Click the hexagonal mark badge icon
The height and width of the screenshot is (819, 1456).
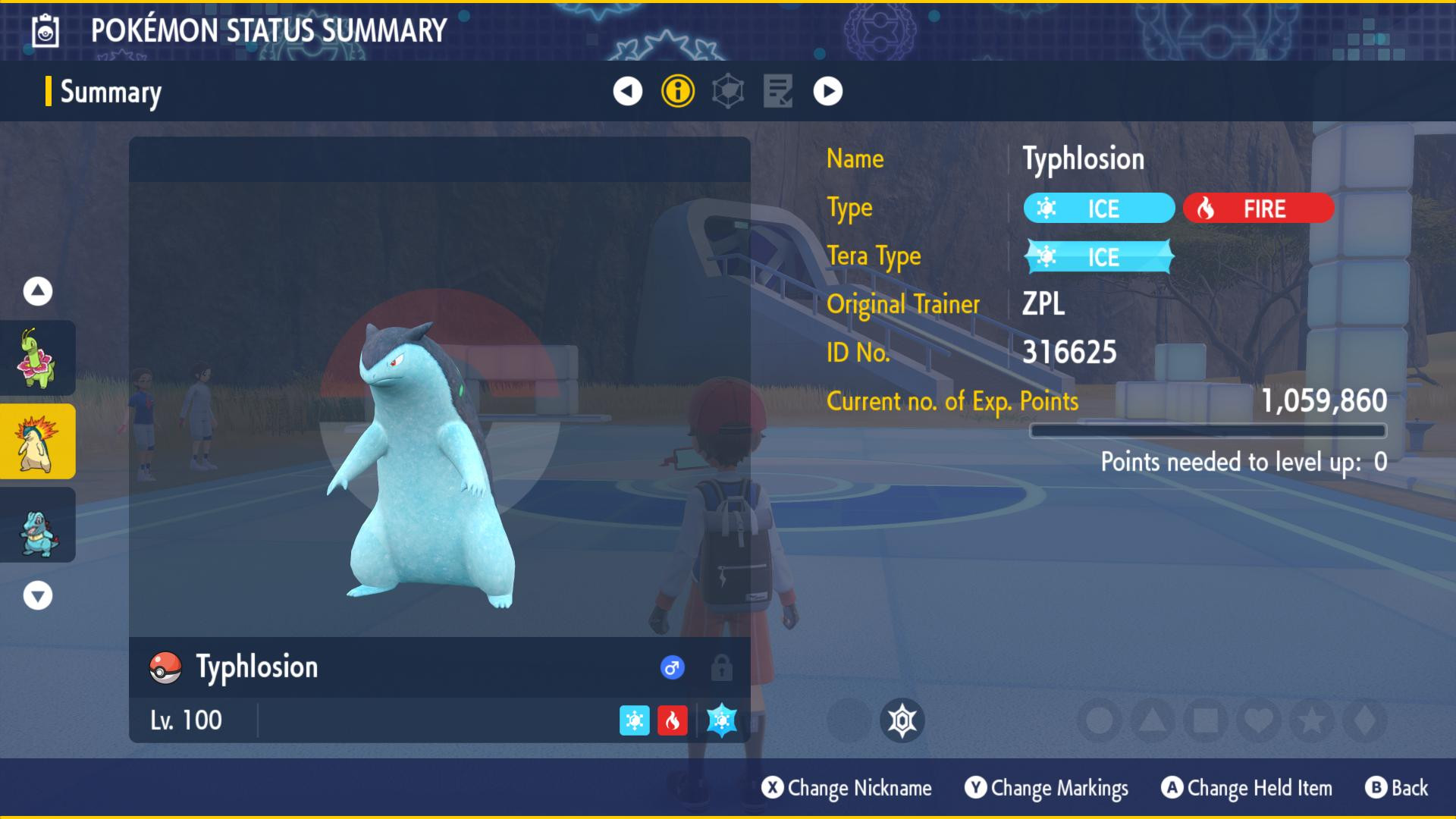point(902,720)
